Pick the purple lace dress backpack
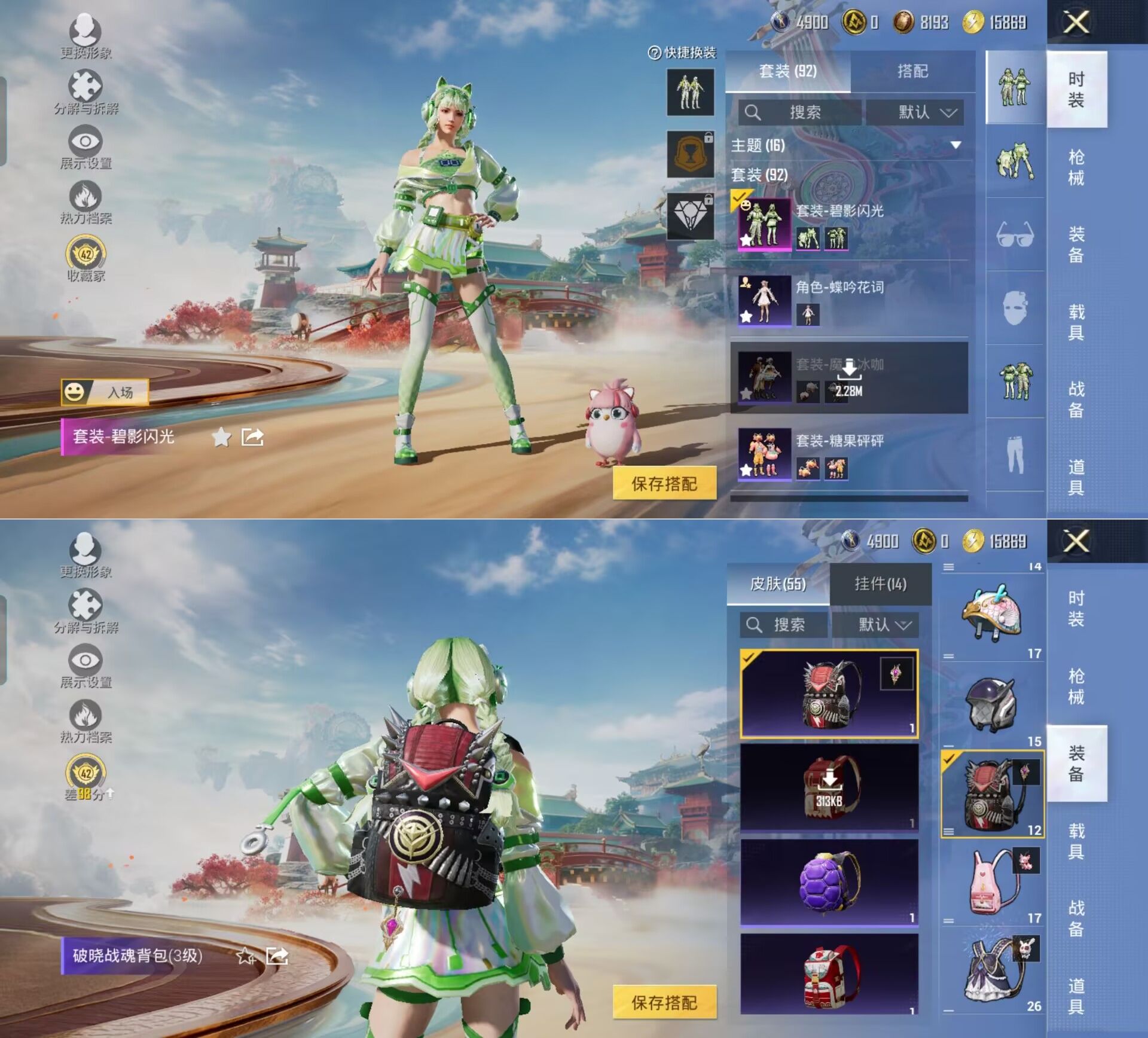The image size is (1148, 1038). coord(993,972)
